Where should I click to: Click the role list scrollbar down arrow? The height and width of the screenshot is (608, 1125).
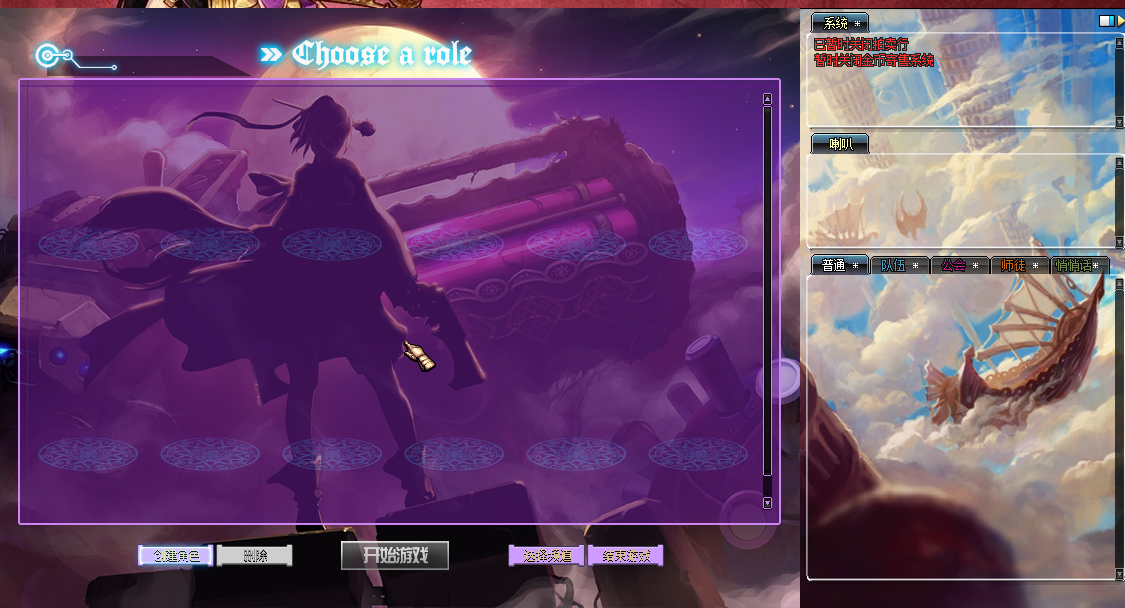tap(767, 503)
